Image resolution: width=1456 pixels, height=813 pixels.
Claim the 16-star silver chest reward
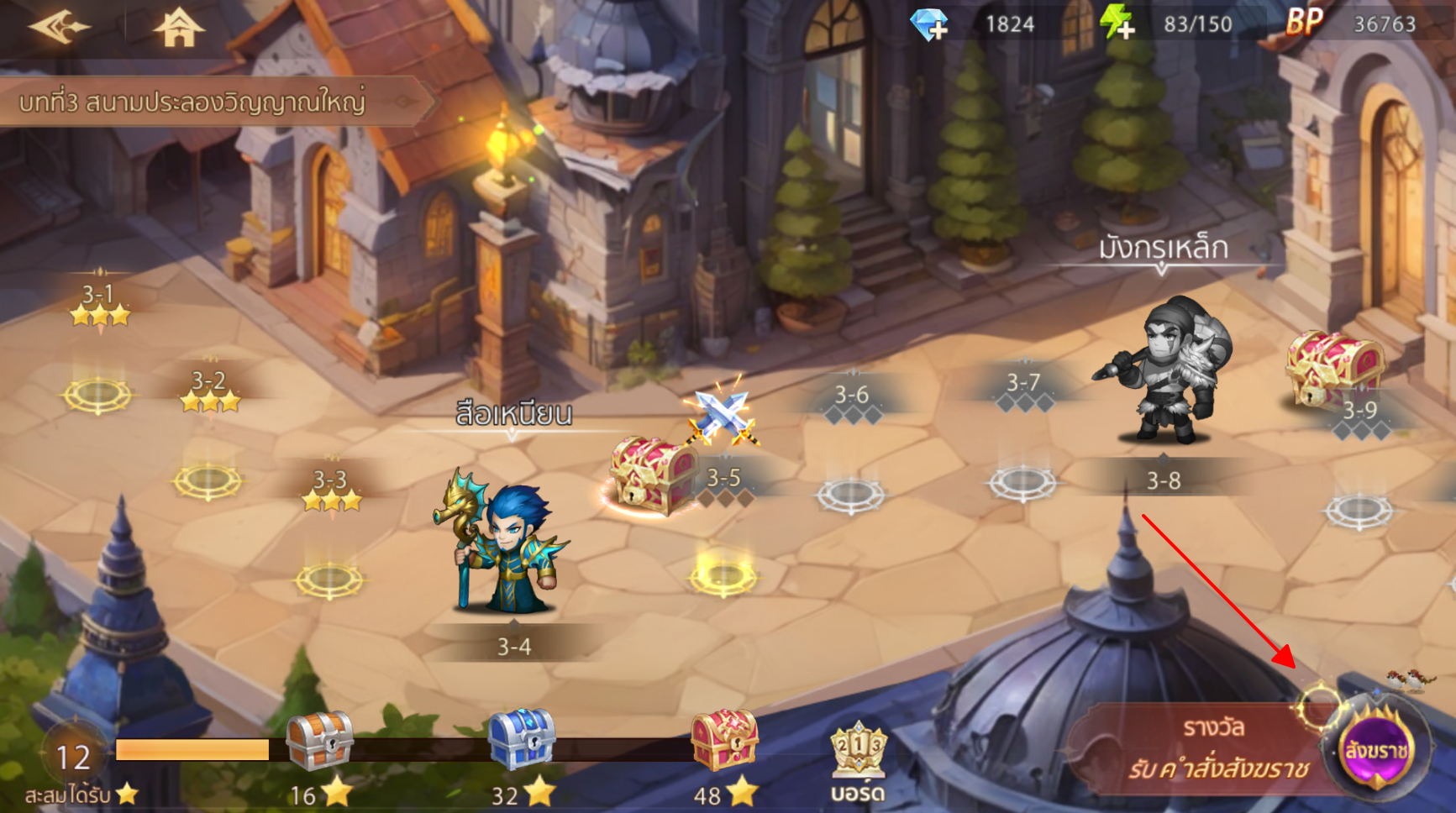pyautogui.click(x=319, y=742)
